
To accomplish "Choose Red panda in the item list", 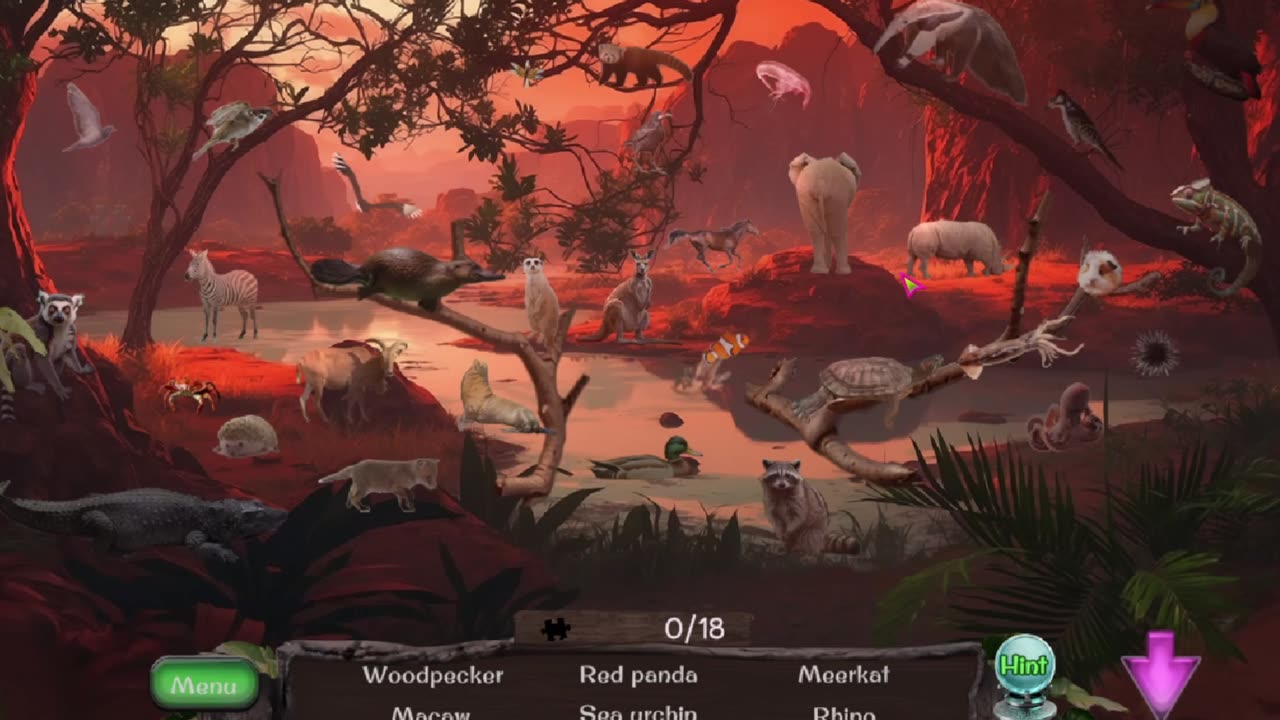I will pos(638,675).
